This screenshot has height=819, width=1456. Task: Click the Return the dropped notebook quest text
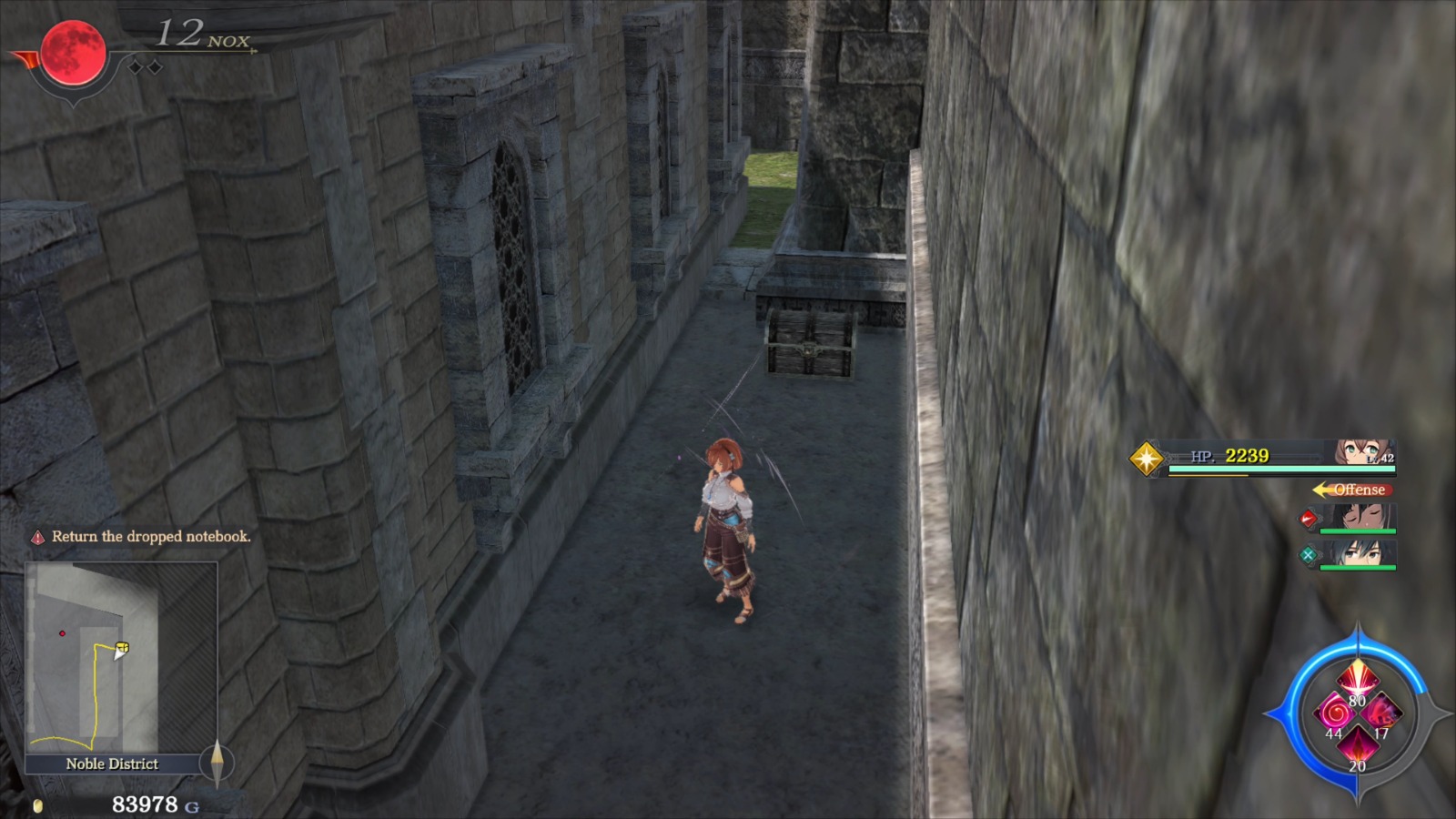coord(150,538)
